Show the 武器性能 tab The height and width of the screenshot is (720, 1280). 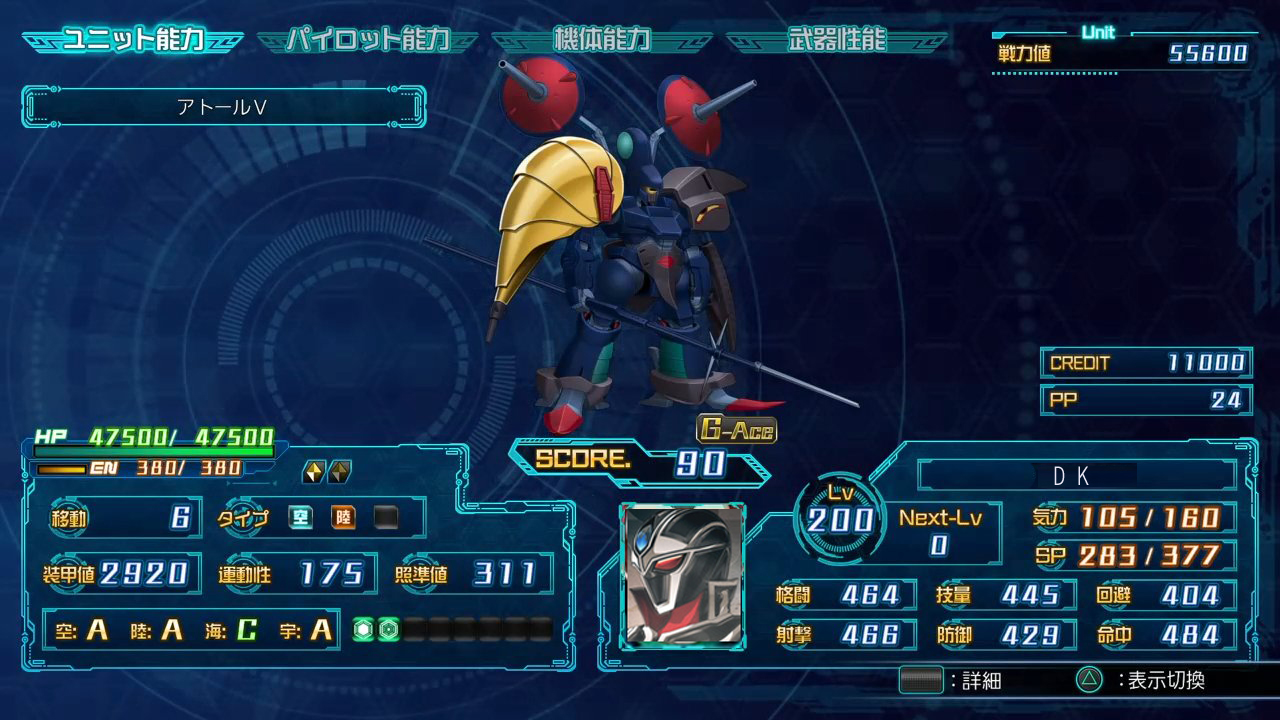point(836,40)
